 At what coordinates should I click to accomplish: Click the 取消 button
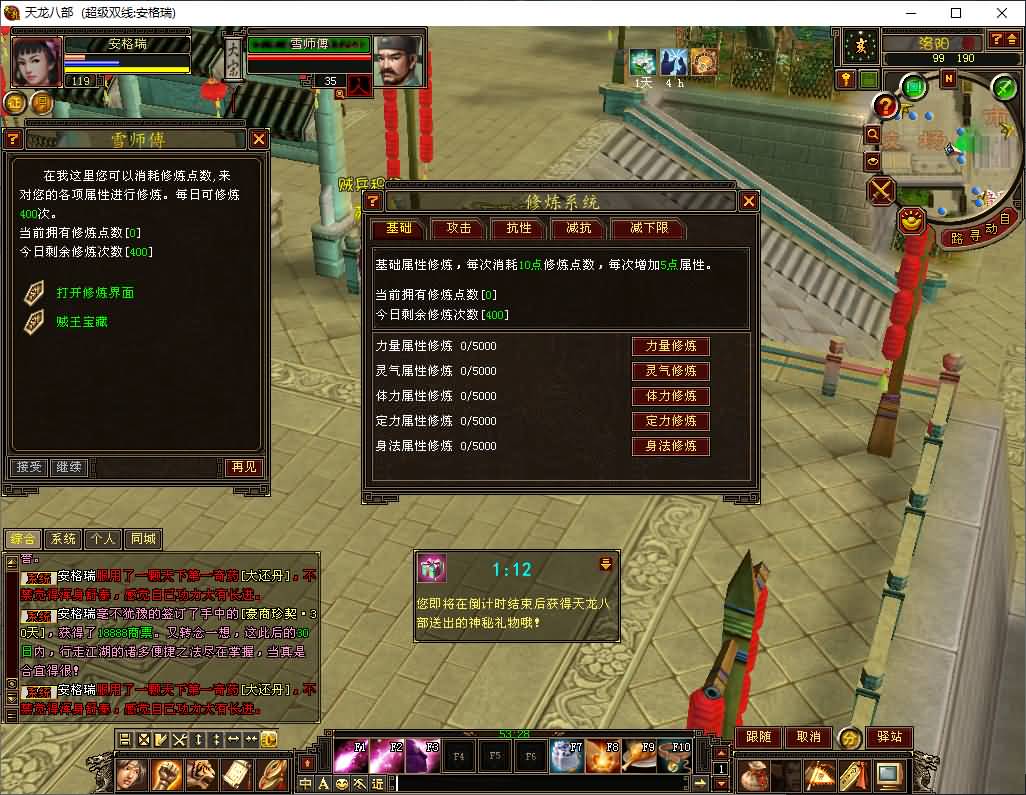(x=808, y=737)
